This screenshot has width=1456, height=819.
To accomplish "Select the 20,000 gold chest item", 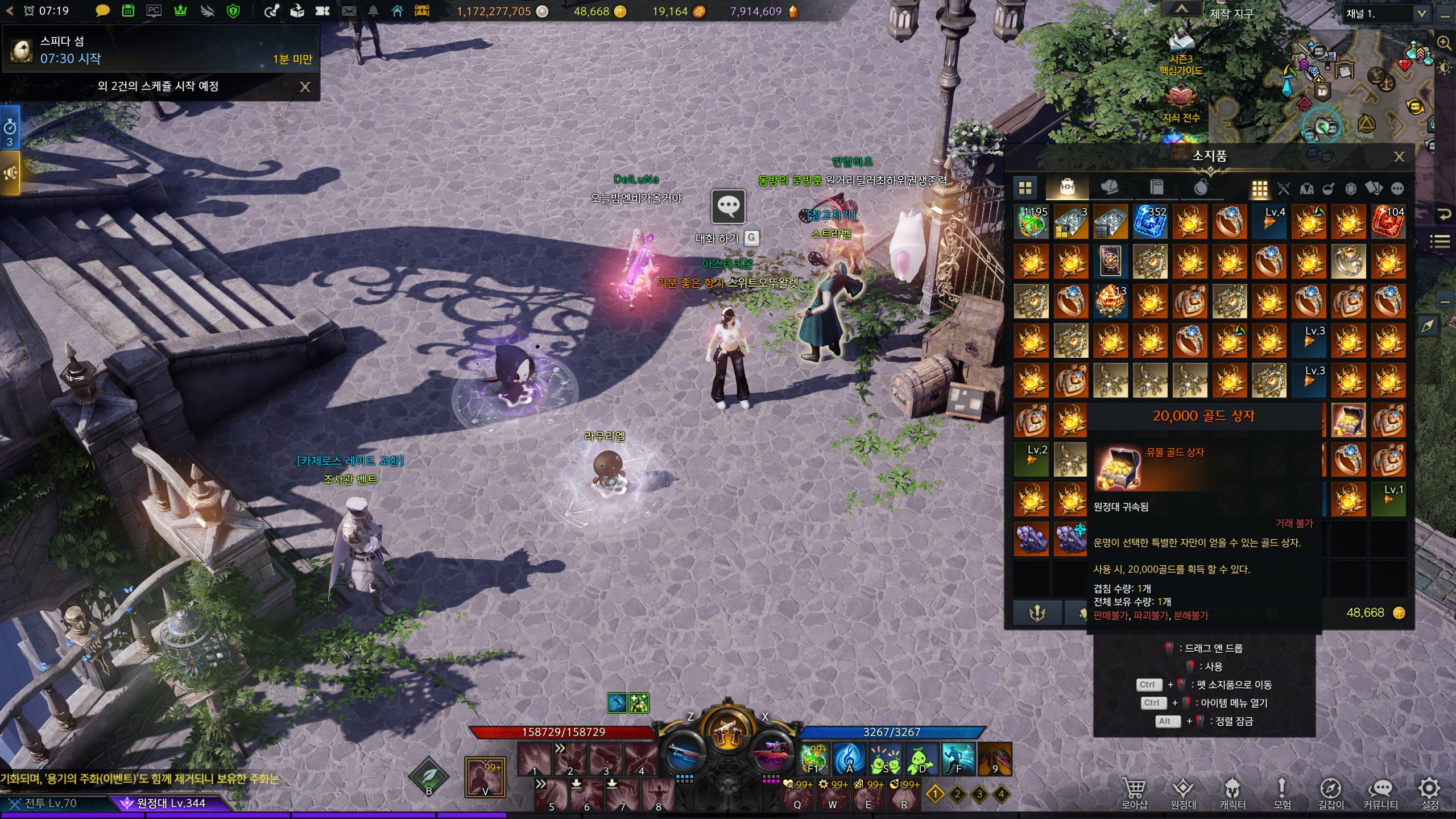I will 1349,421.
